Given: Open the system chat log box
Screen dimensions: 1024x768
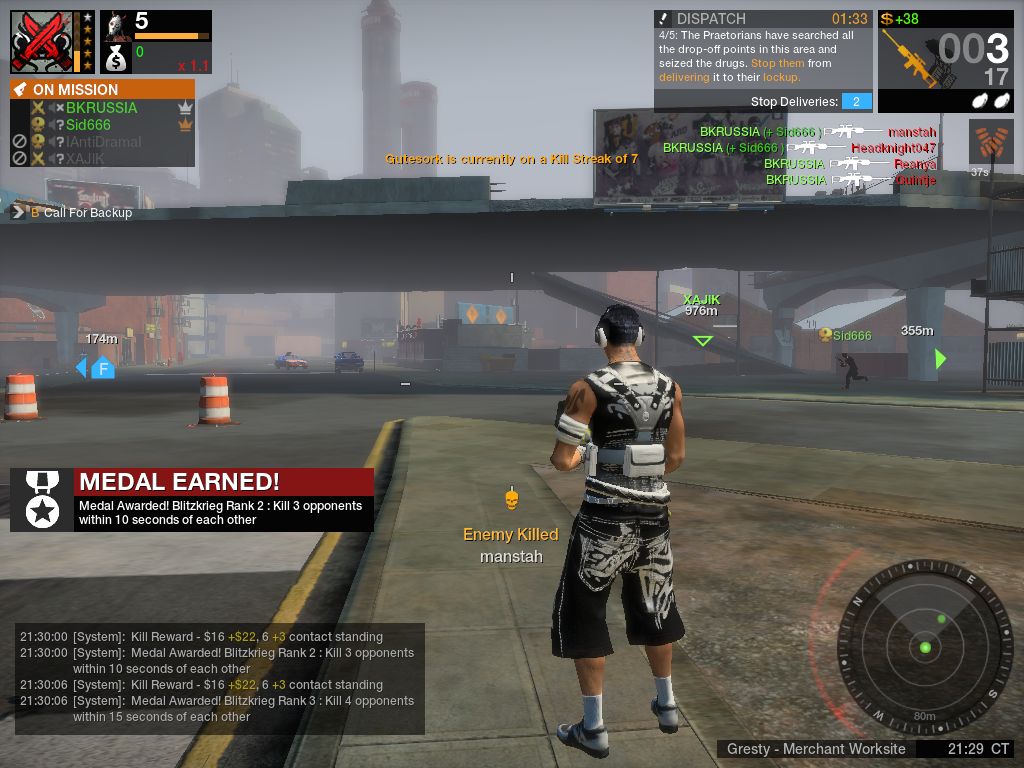Looking at the screenshot, I should [x=220, y=677].
